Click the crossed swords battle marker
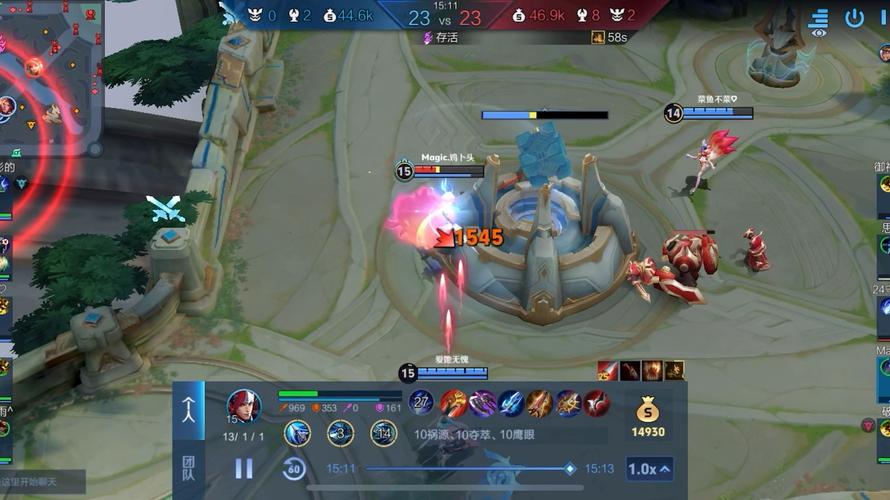890x500 pixels. (164, 208)
